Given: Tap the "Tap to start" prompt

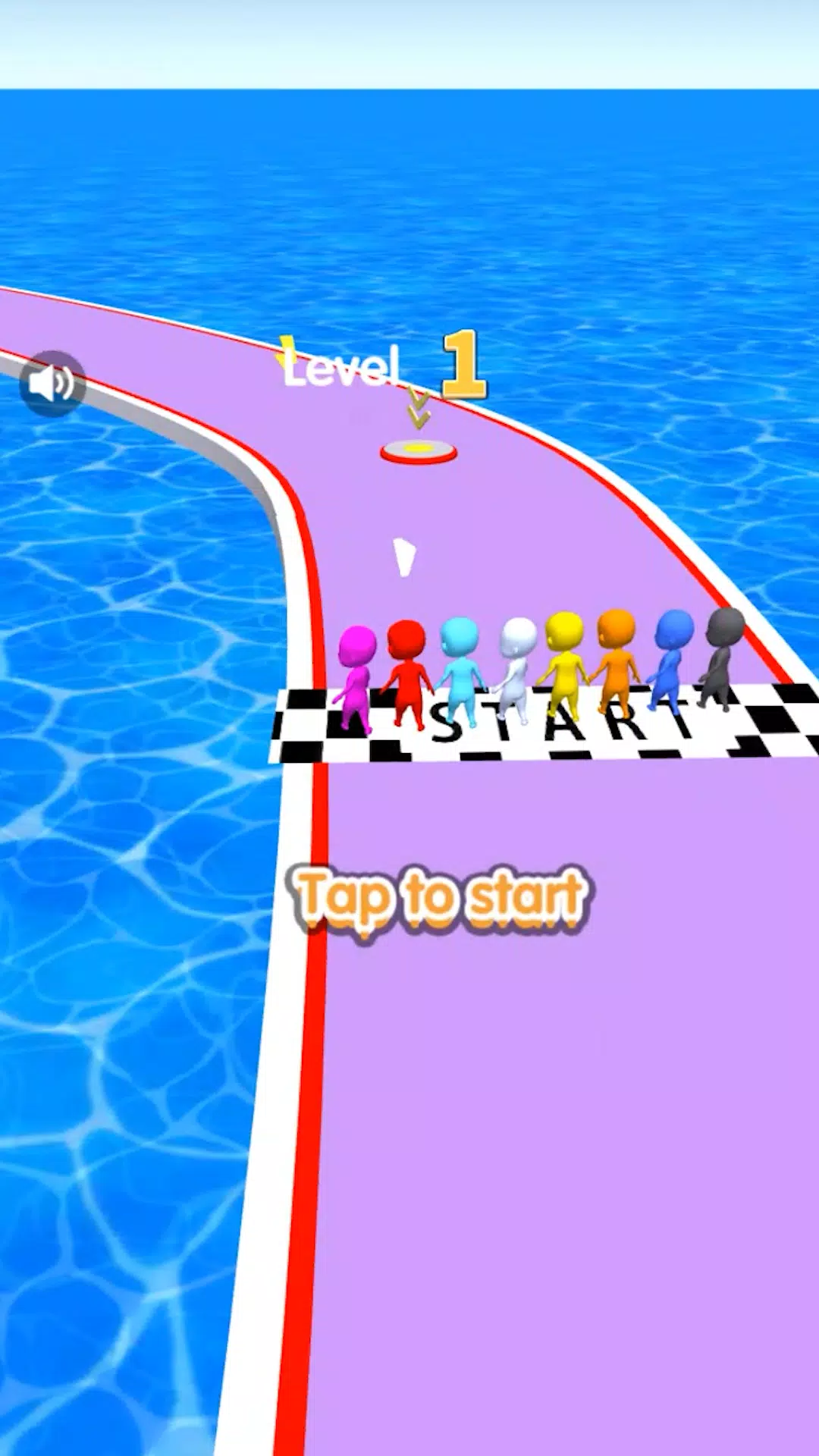Looking at the screenshot, I should point(440,898).
